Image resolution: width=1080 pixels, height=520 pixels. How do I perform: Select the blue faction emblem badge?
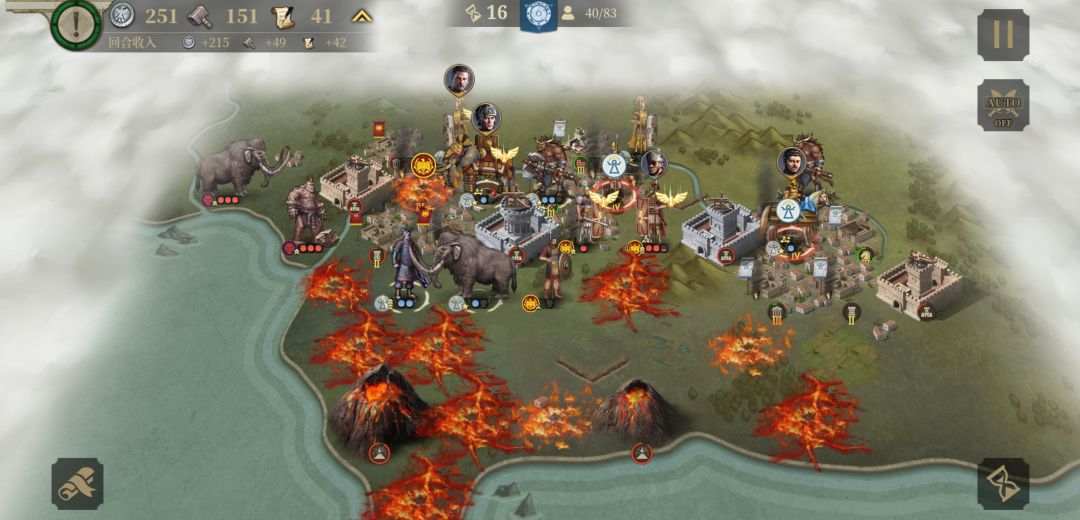coord(539,14)
